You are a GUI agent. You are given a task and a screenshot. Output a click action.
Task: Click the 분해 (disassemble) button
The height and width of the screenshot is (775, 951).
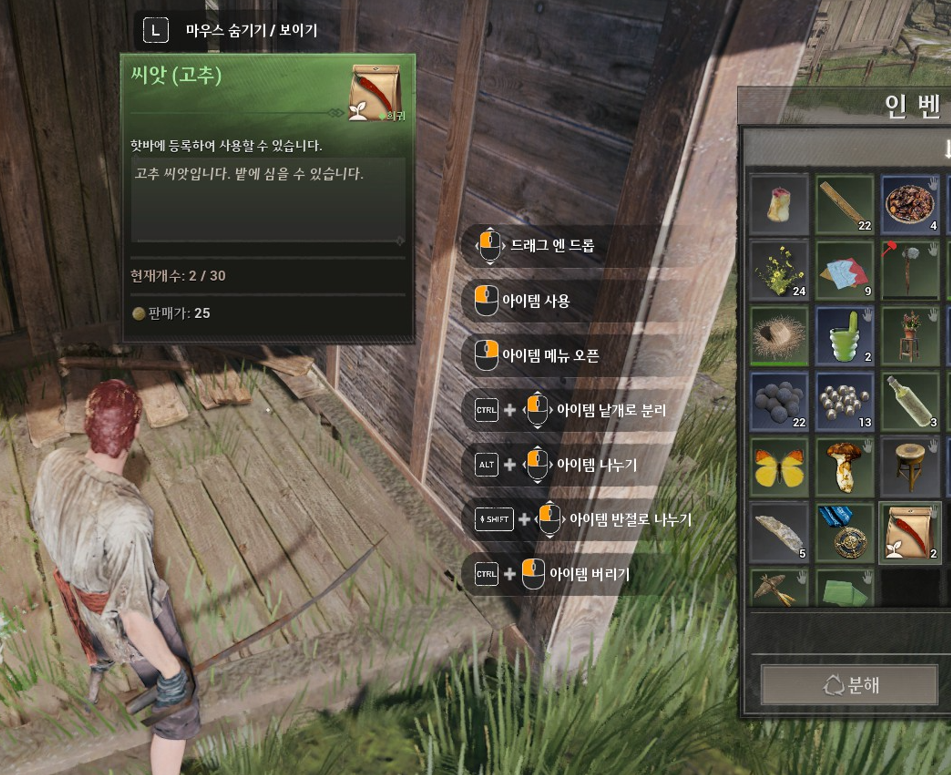click(850, 686)
